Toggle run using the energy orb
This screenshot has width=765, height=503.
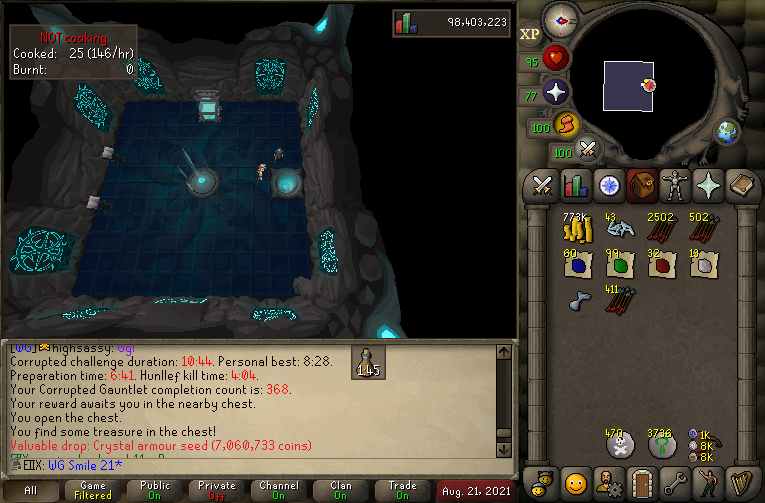point(567,125)
